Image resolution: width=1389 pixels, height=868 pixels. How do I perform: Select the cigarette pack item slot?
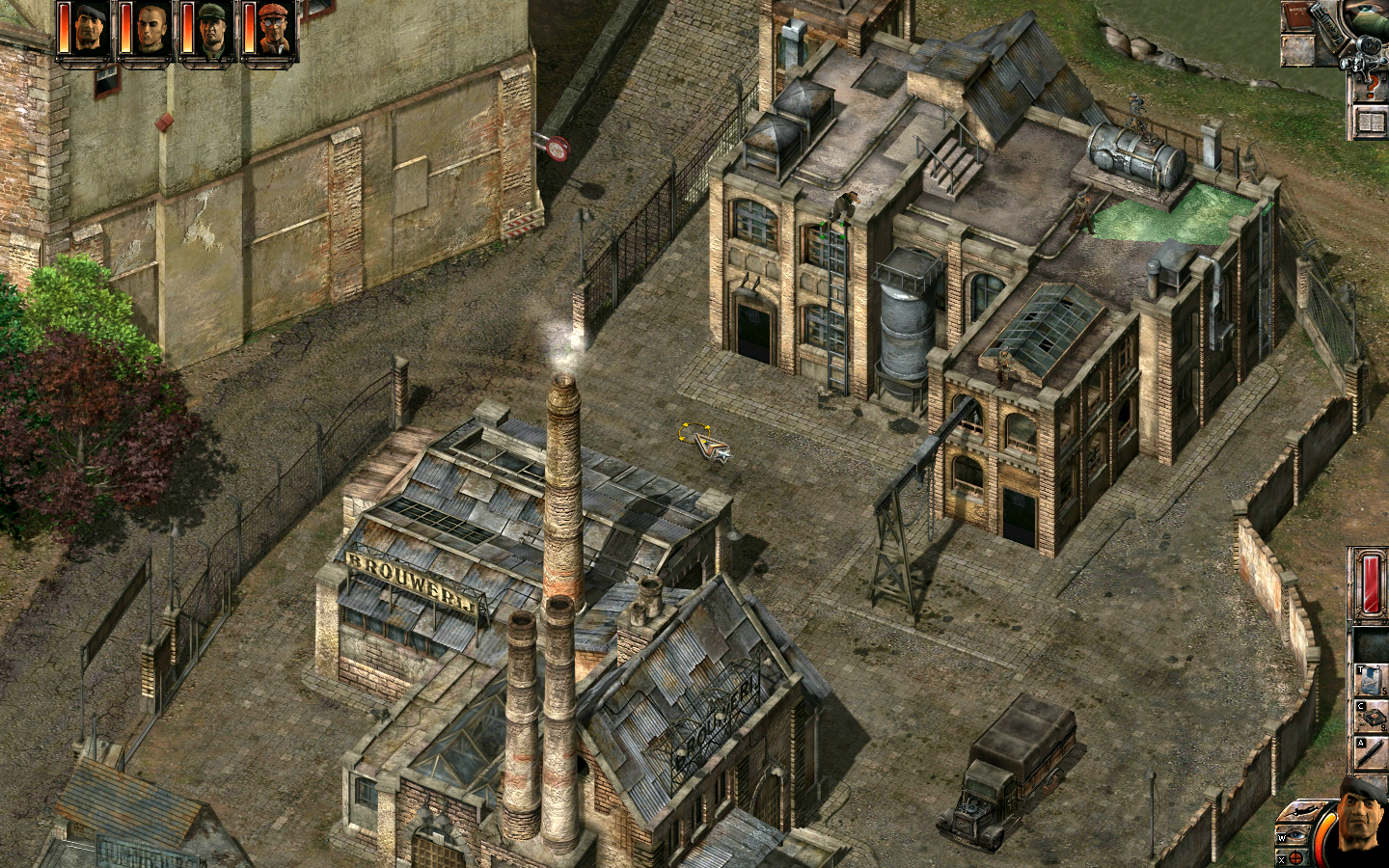tap(1372, 678)
